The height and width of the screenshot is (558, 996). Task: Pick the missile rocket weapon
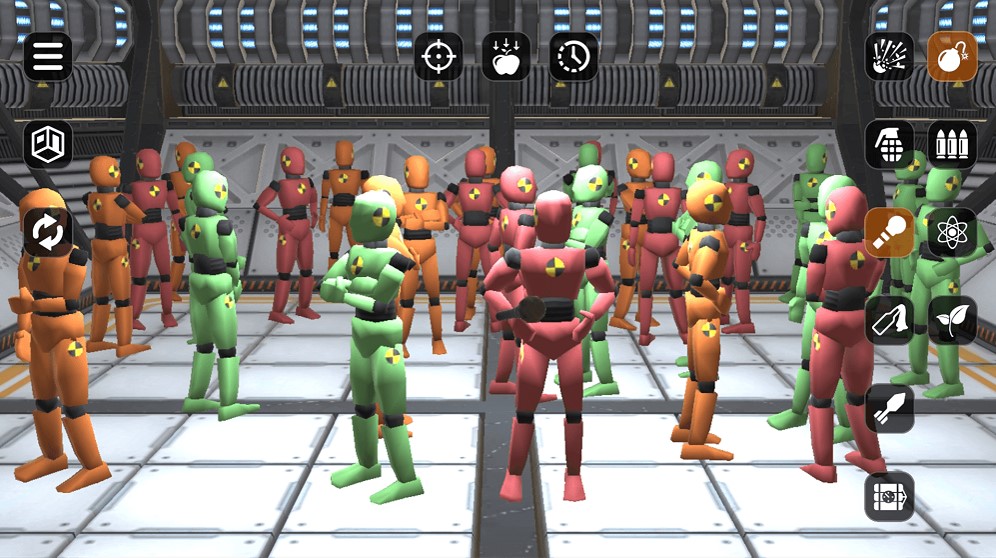[x=889, y=408]
